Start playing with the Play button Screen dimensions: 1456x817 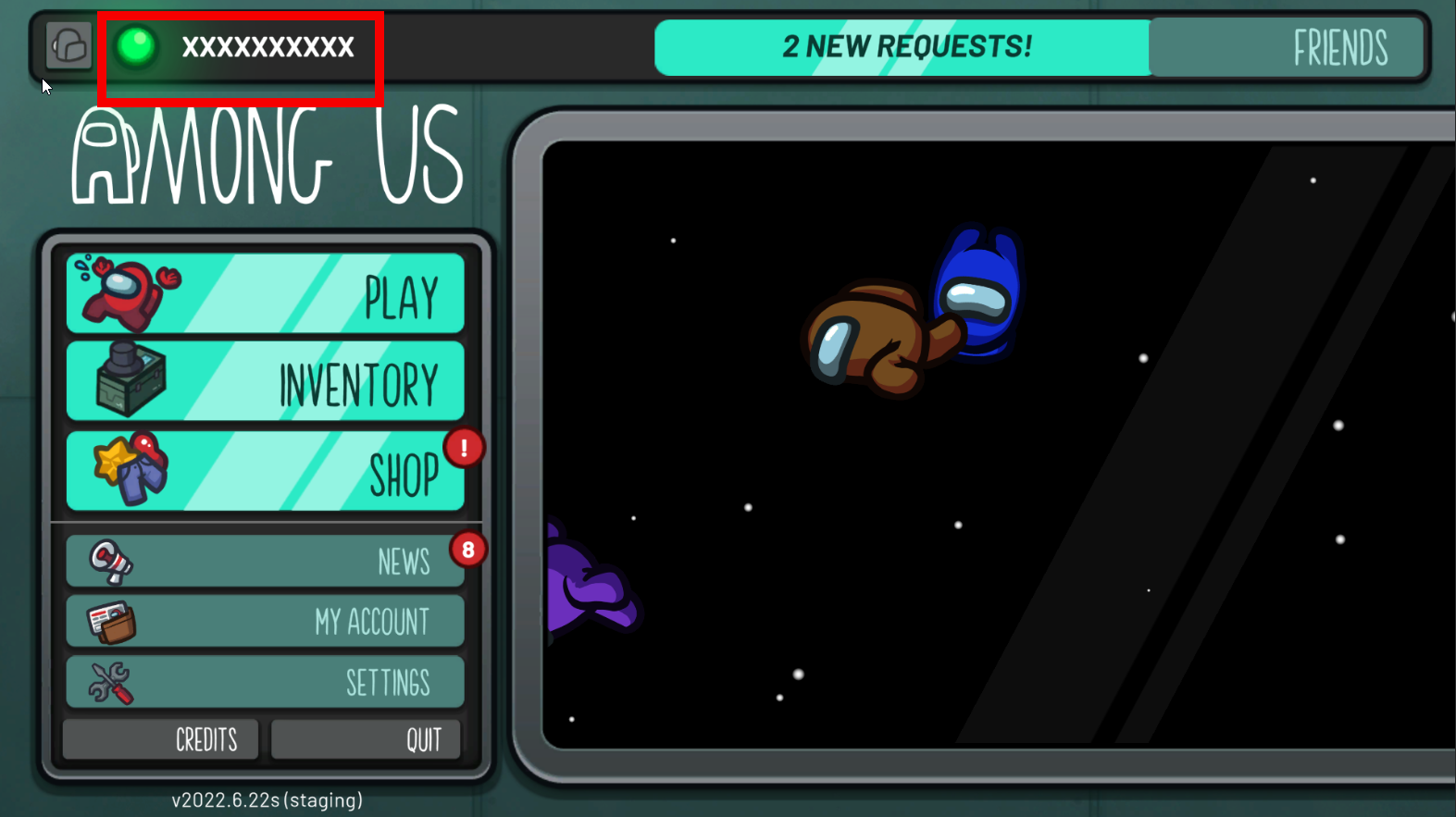[x=266, y=294]
